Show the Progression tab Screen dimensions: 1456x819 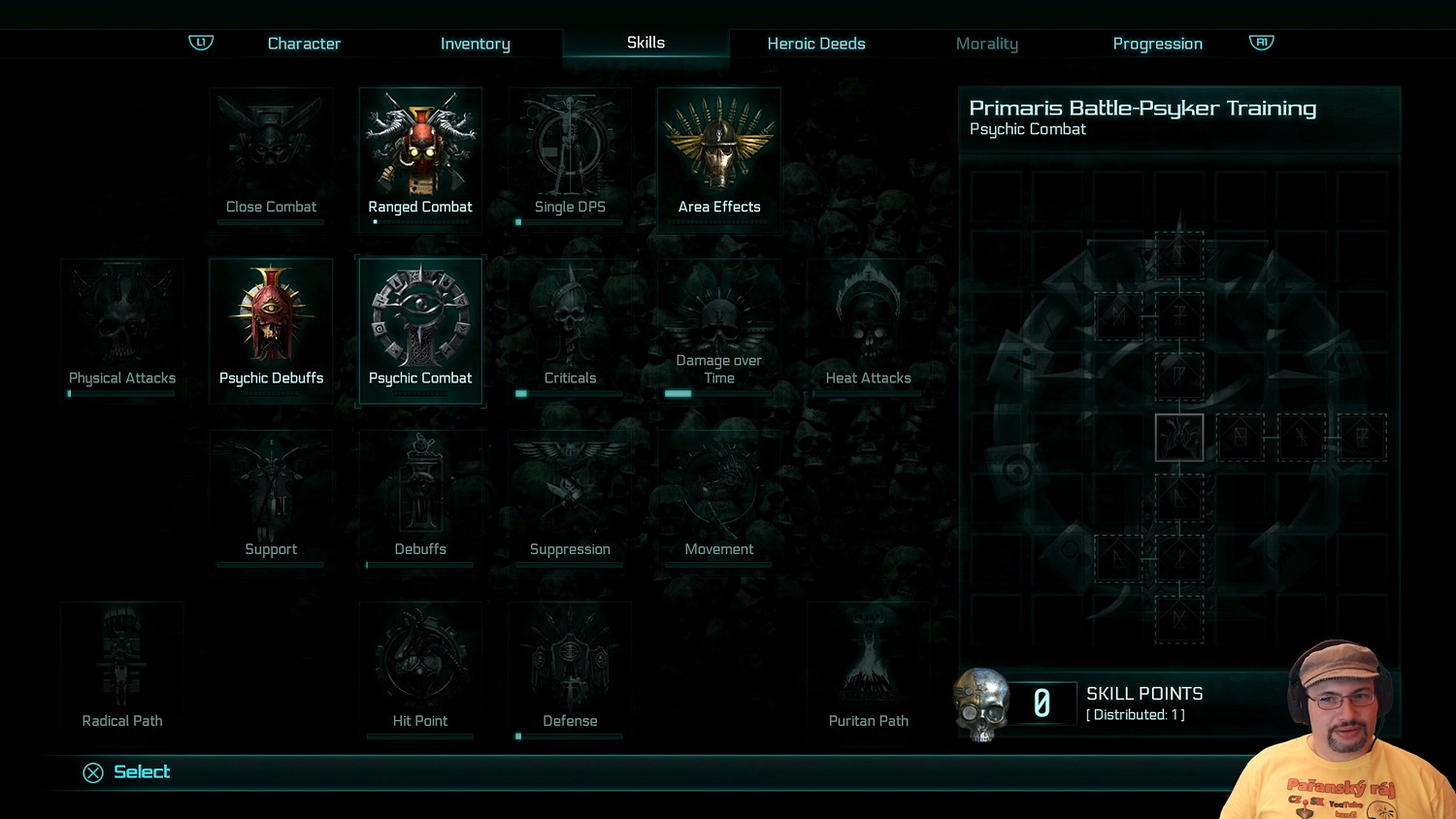pos(1157,44)
